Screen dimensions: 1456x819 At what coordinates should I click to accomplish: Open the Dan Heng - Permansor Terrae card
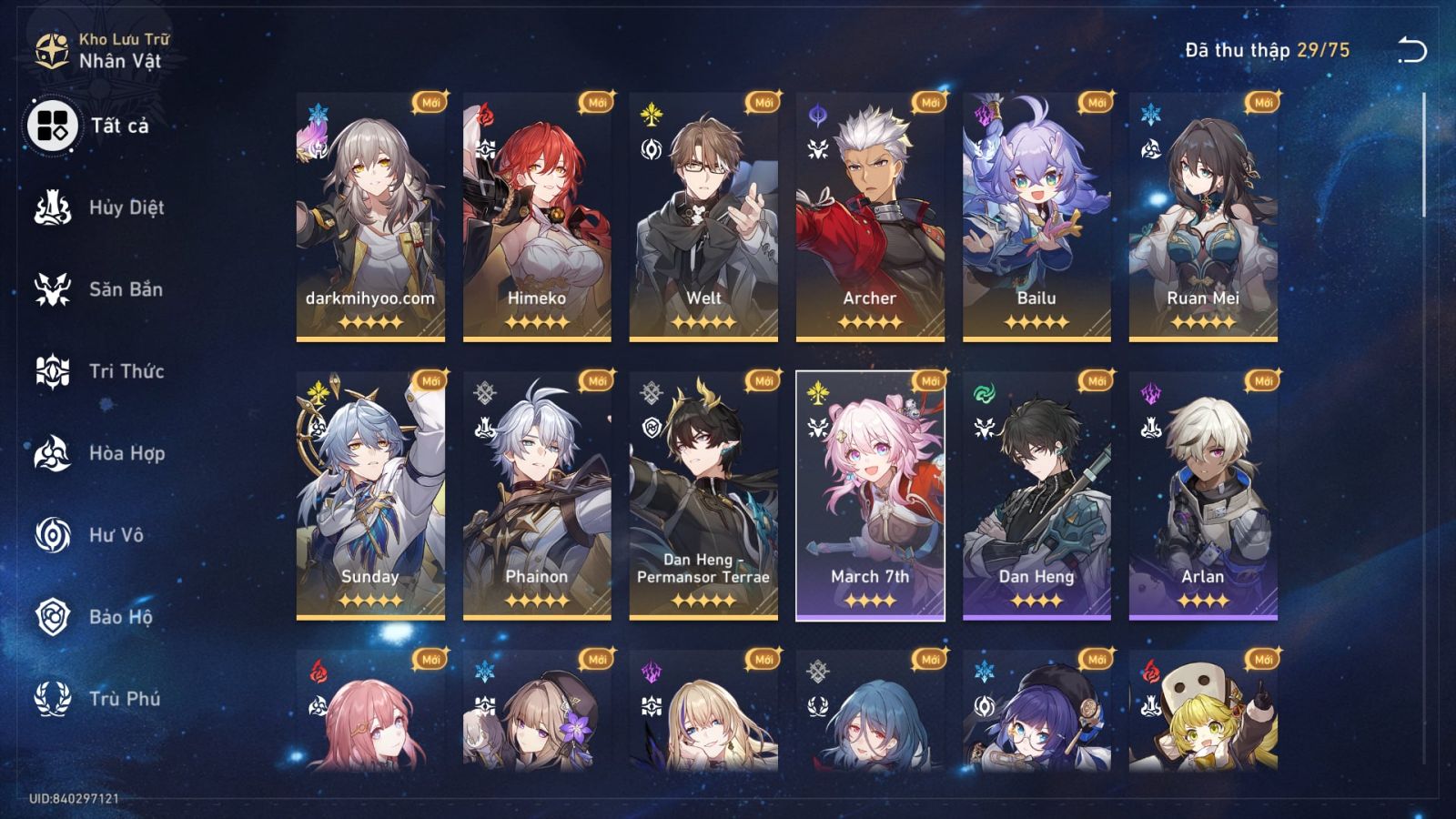pos(705,496)
